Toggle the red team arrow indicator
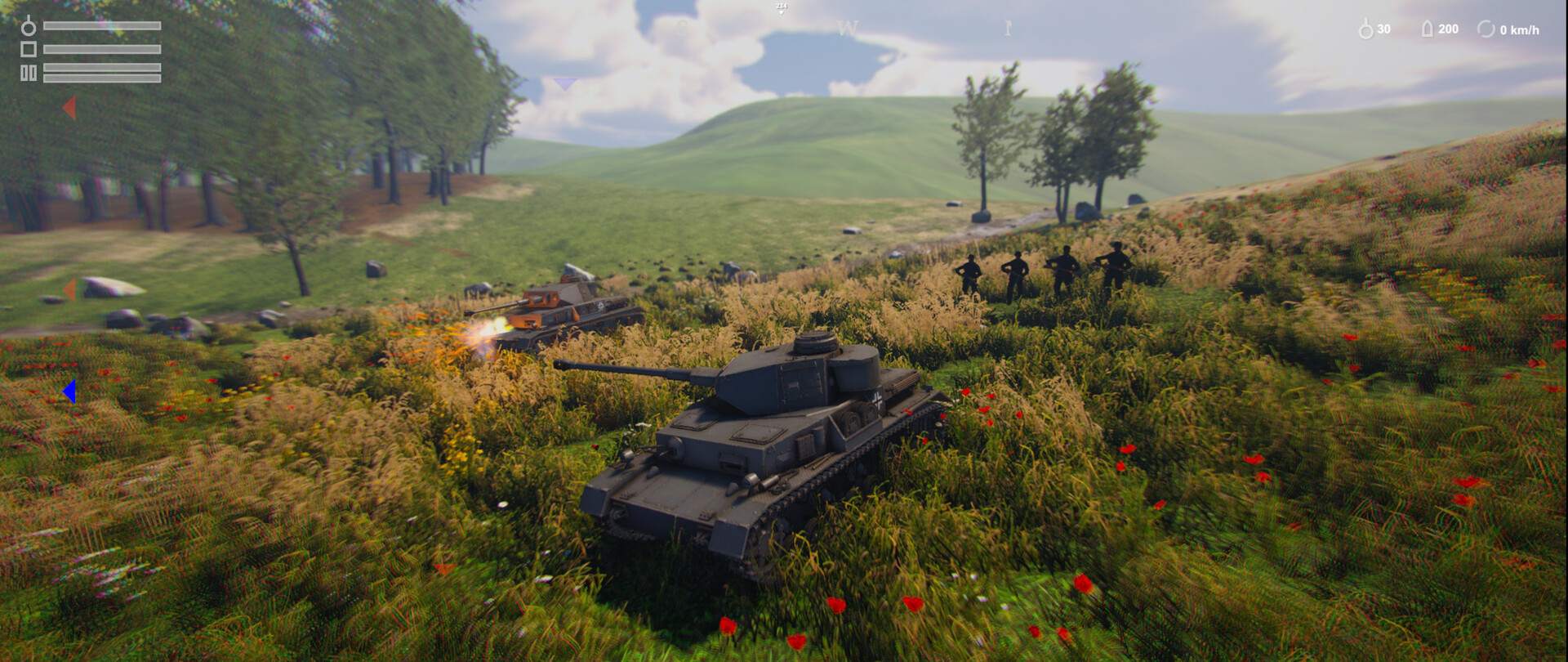The image size is (1568, 662). point(69,106)
